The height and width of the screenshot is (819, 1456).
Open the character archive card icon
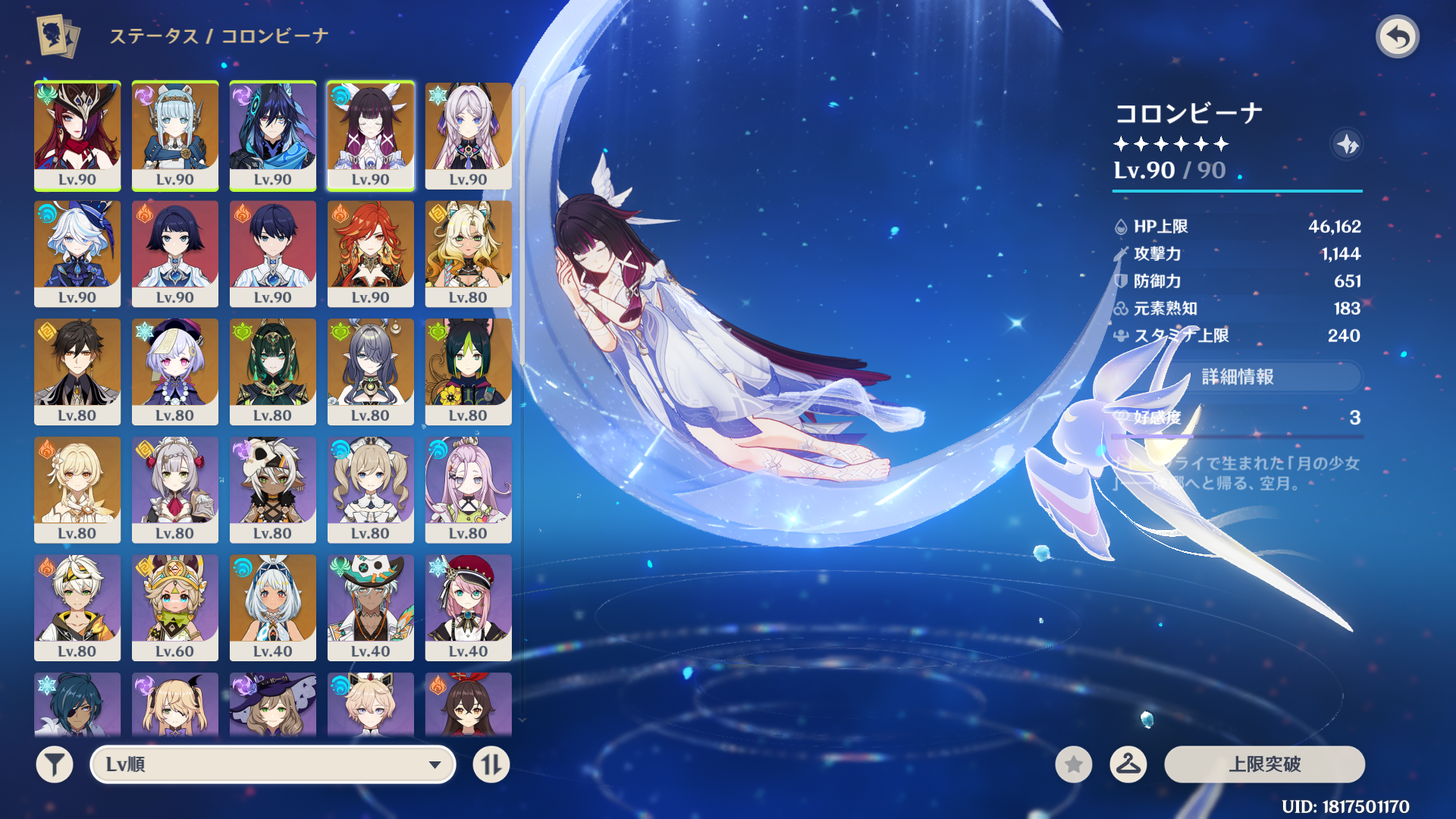pos(58,36)
